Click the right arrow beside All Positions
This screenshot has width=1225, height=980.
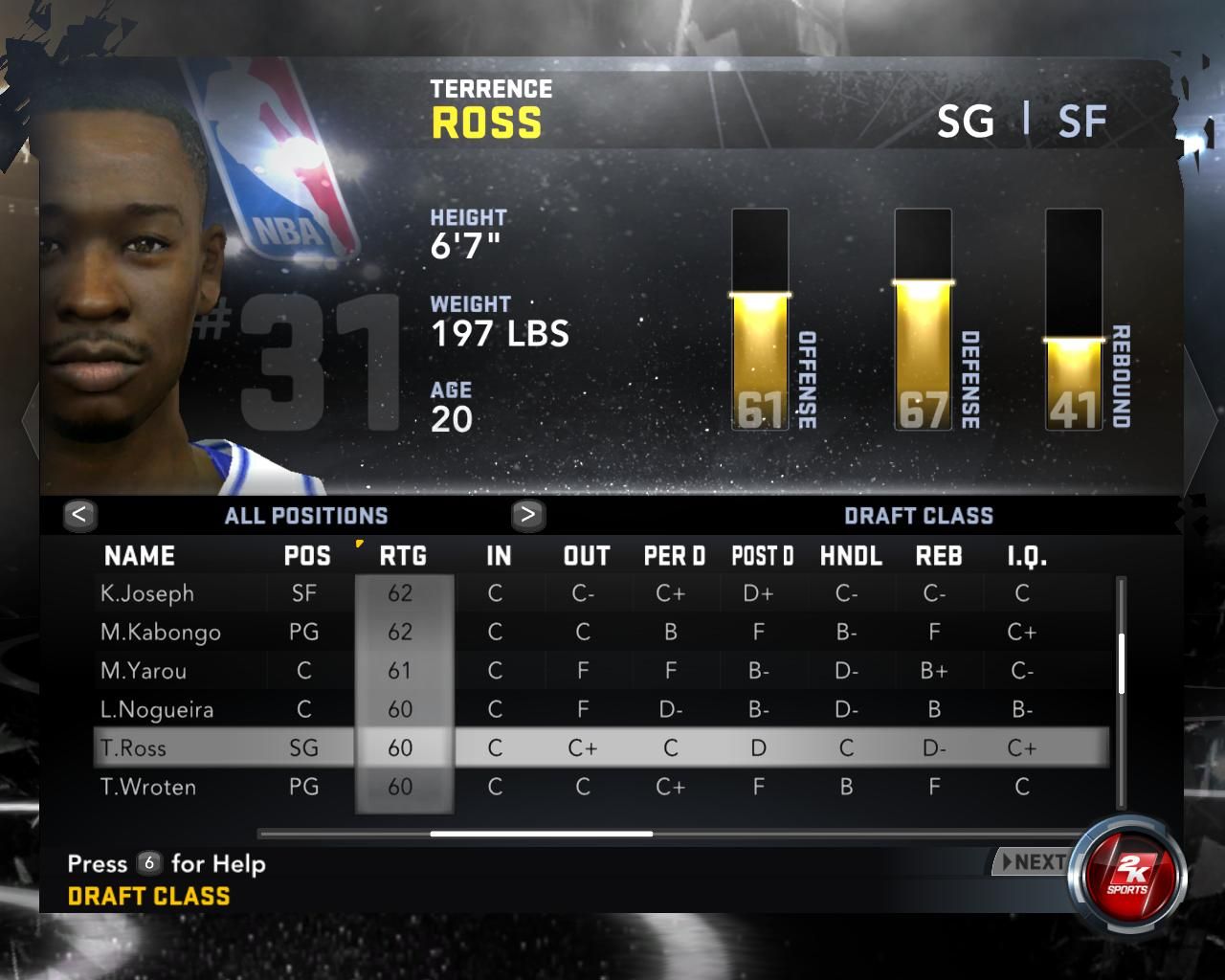[527, 515]
